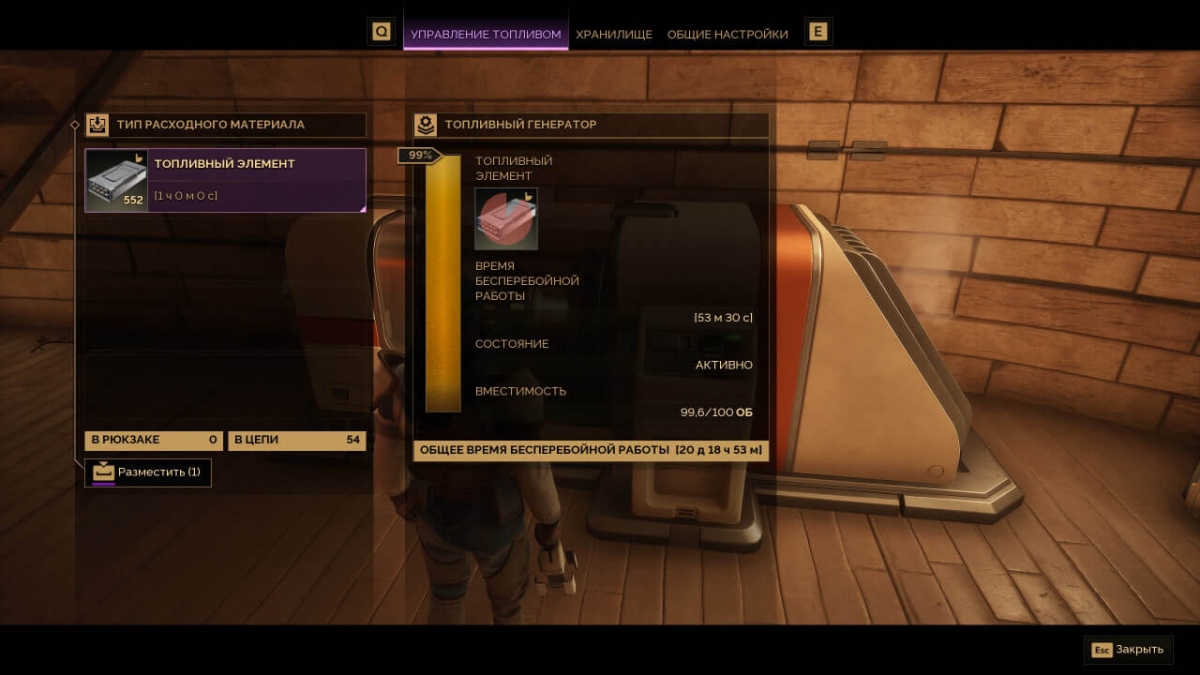
Task: Switch to Общие настройки tab
Action: point(727,34)
